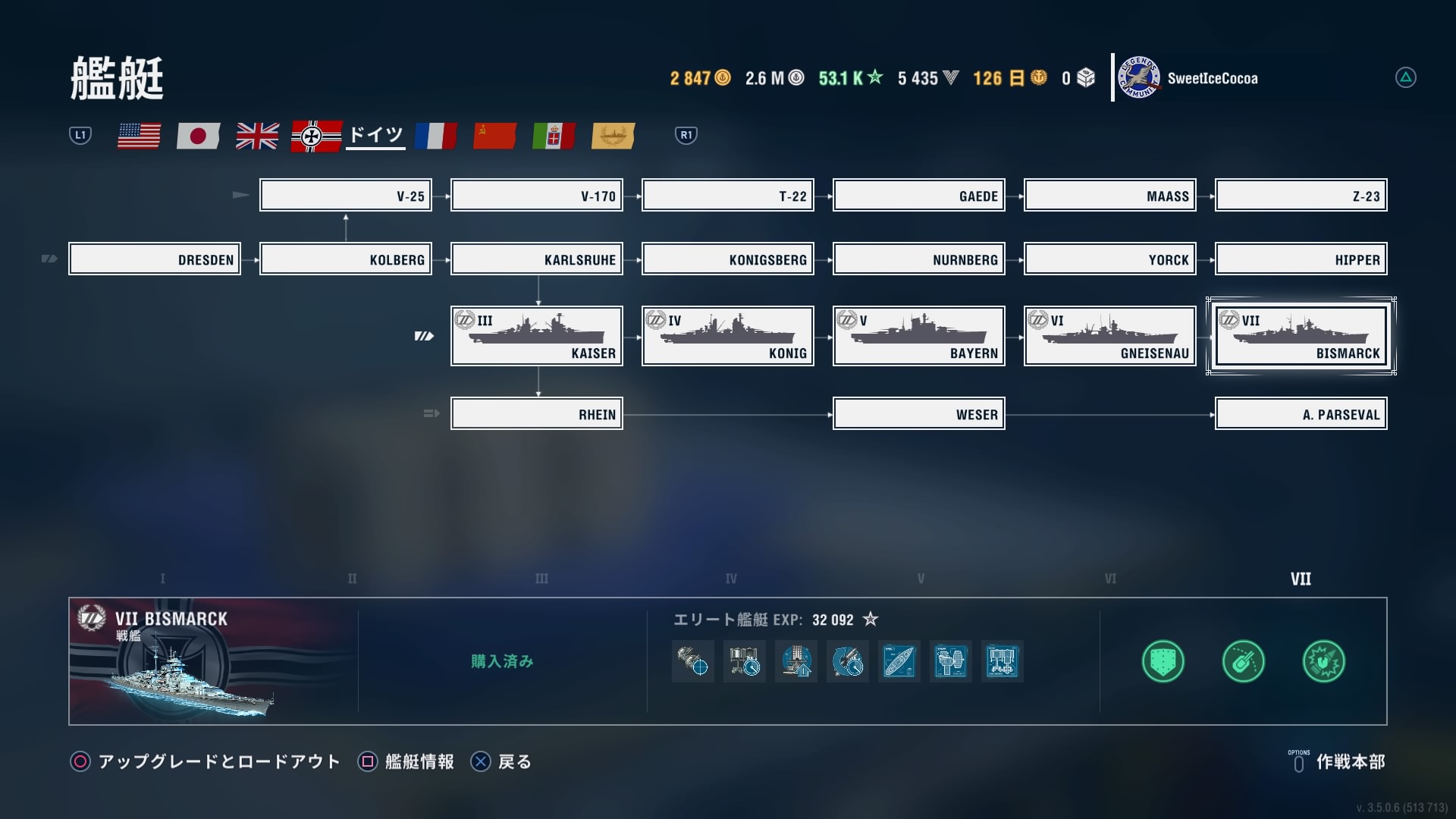
Task: Select the Italy flag tab
Action: (554, 136)
